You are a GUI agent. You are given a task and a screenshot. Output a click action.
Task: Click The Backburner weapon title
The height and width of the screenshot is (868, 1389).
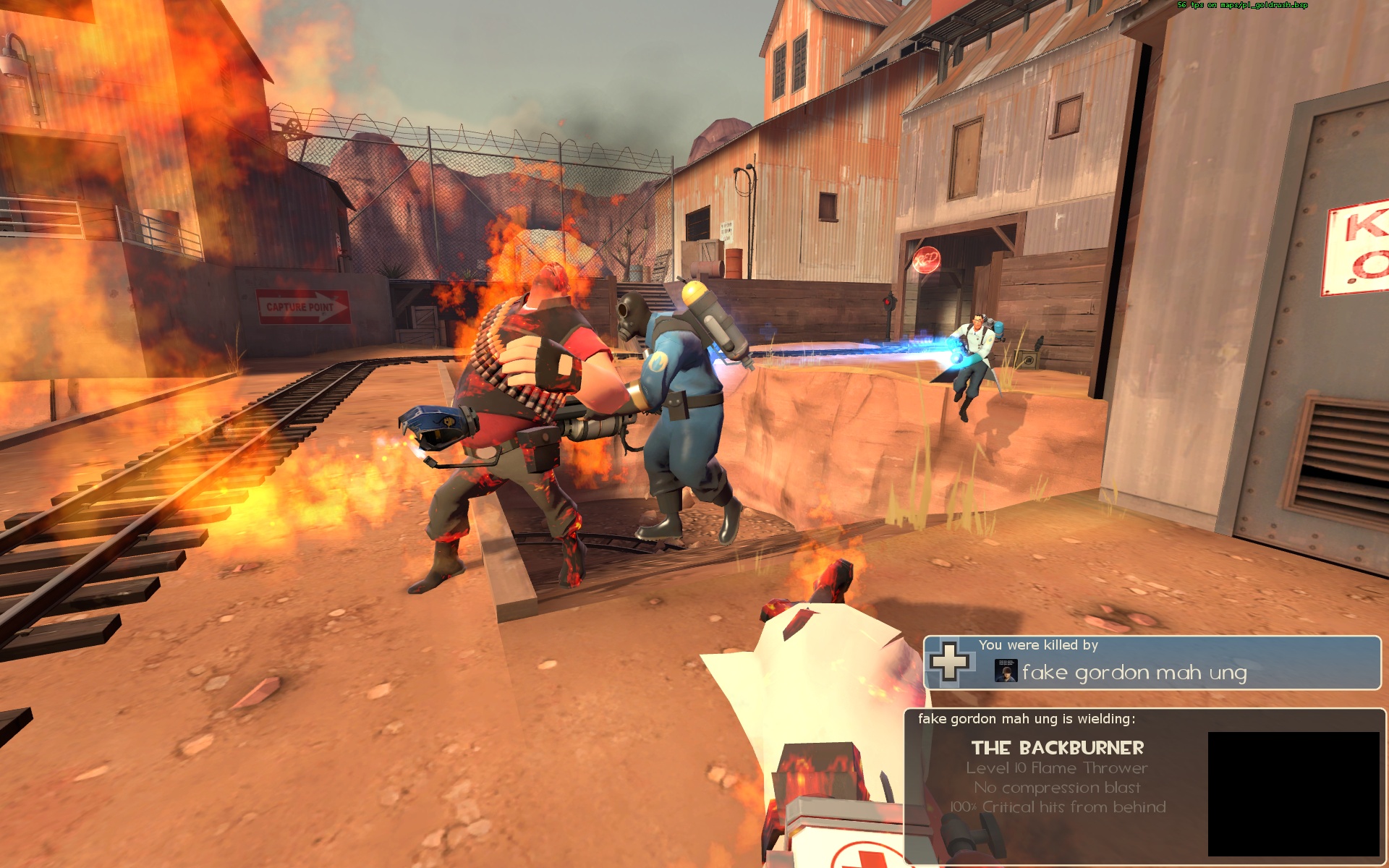click(1057, 748)
